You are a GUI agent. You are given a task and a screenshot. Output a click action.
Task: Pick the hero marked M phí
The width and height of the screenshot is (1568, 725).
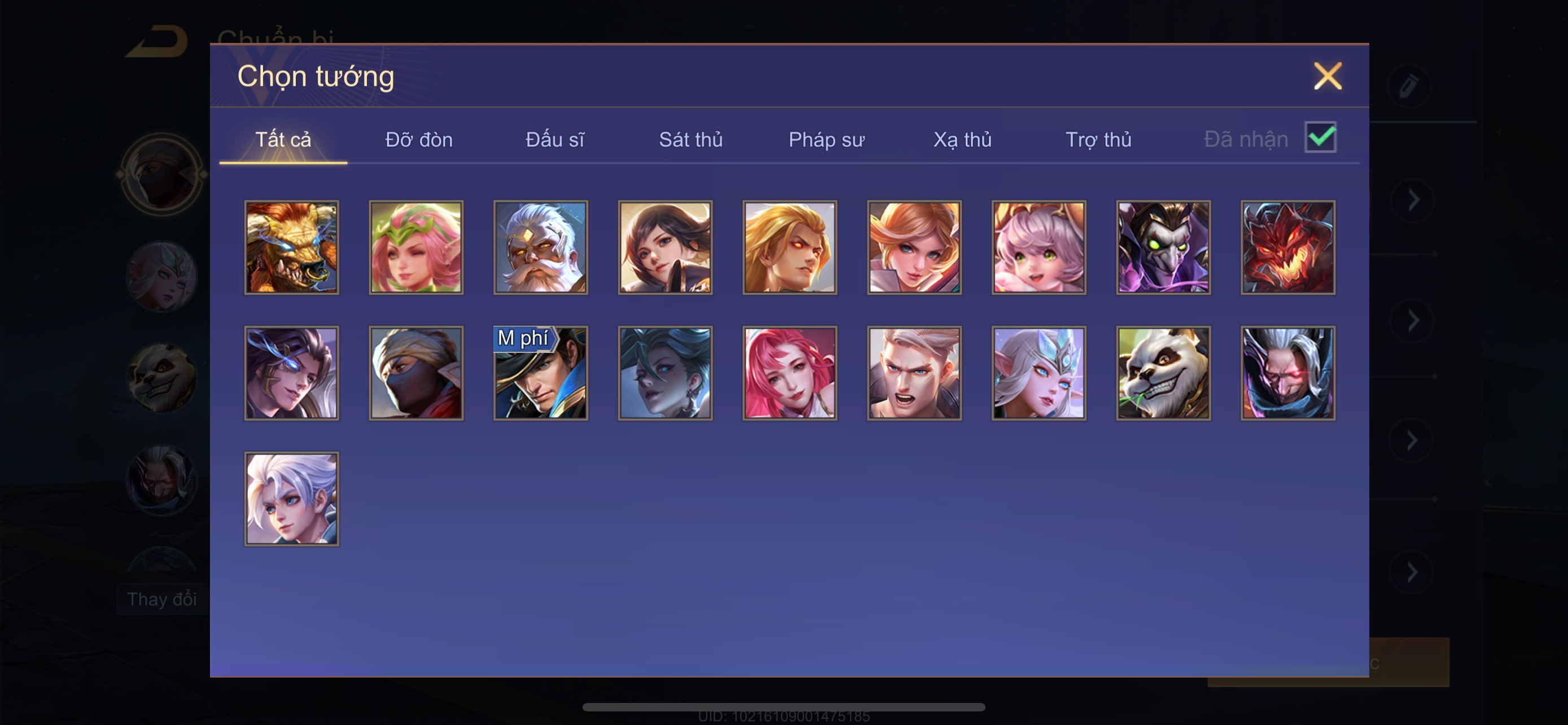(x=541, y=373)
